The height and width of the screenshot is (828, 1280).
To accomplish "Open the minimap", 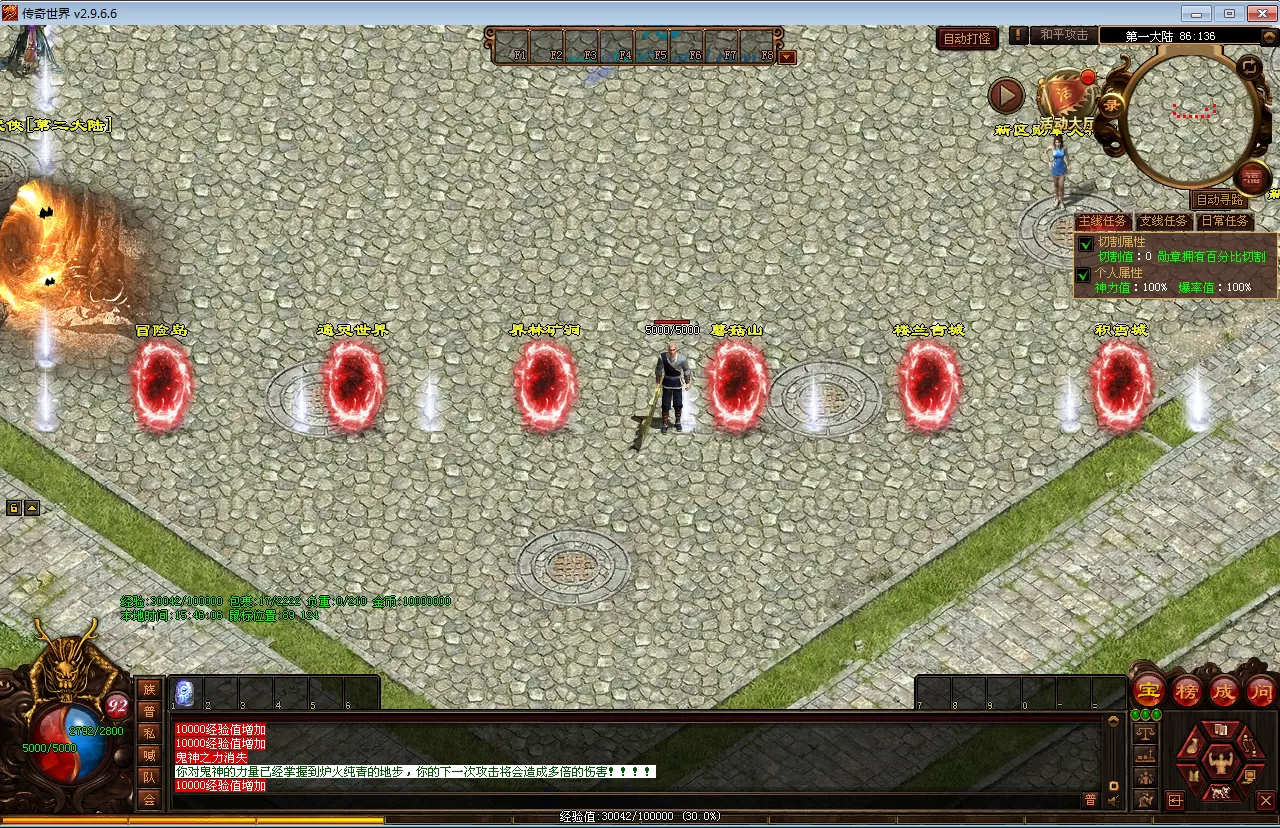I will click(1190, 115).
